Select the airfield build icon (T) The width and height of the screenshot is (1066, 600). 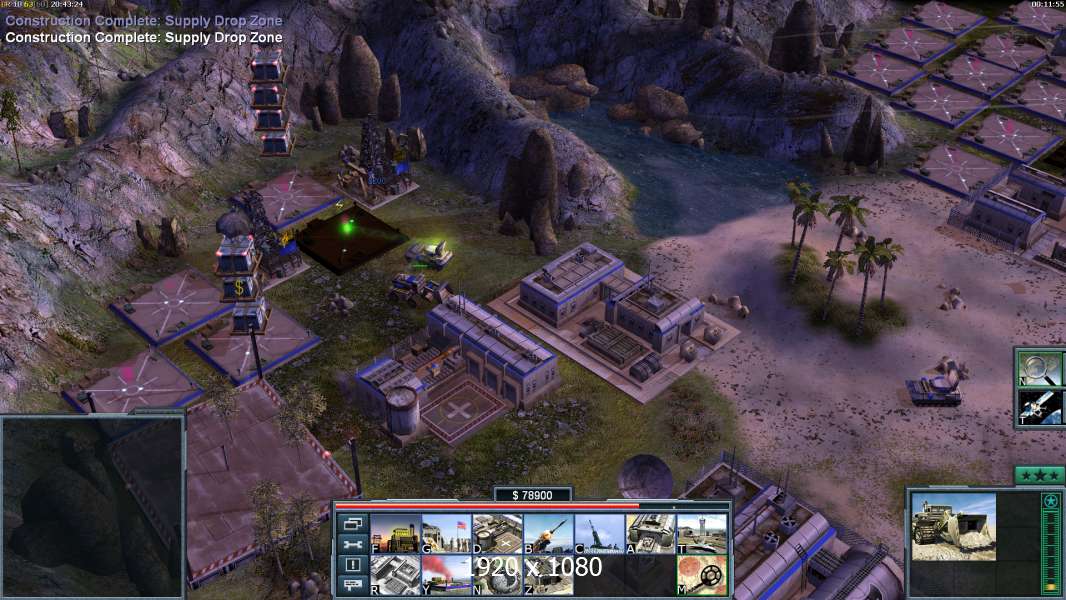point(701,534)
